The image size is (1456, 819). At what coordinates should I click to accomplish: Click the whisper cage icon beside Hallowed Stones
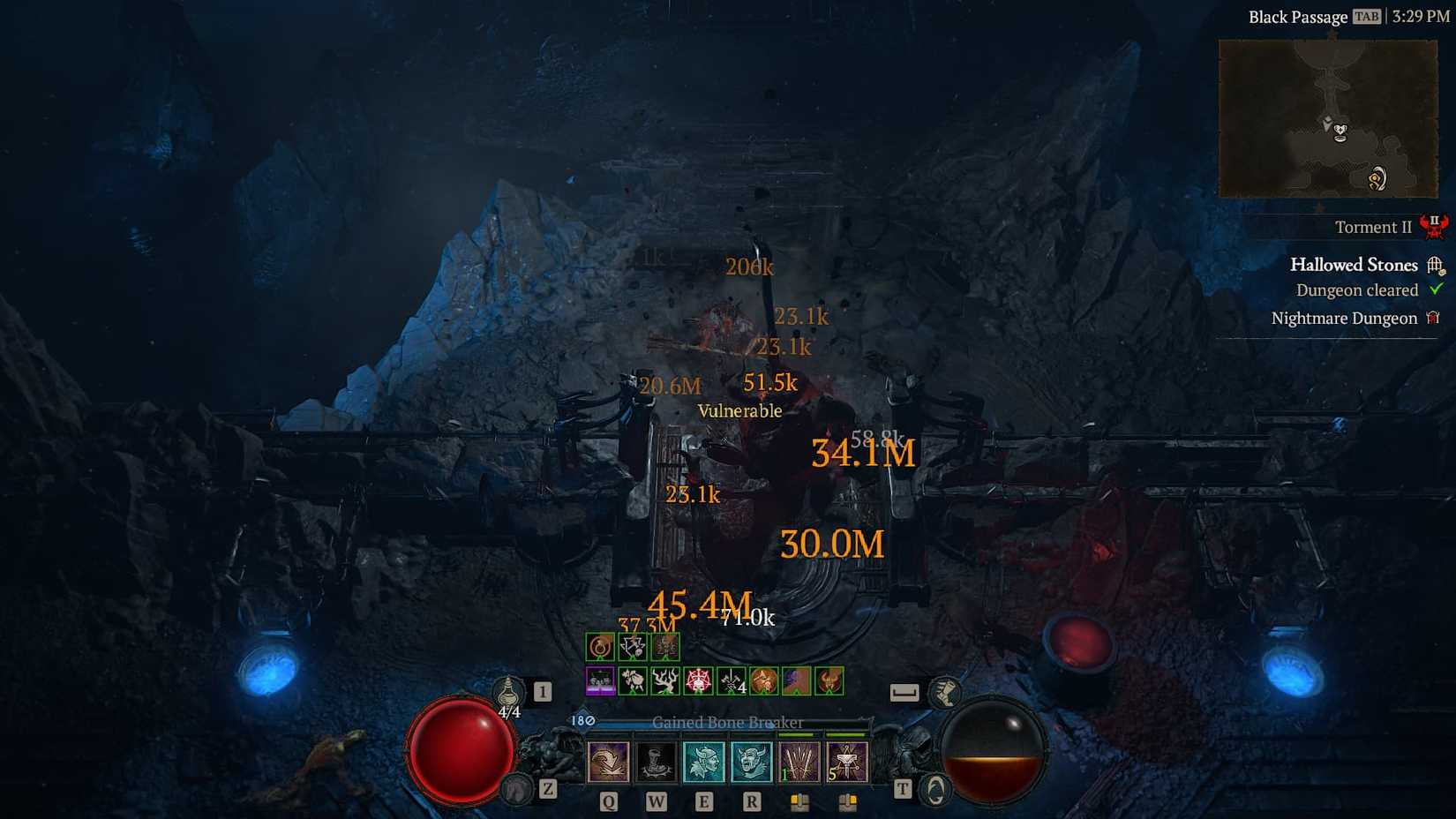tap(1436, 266)
